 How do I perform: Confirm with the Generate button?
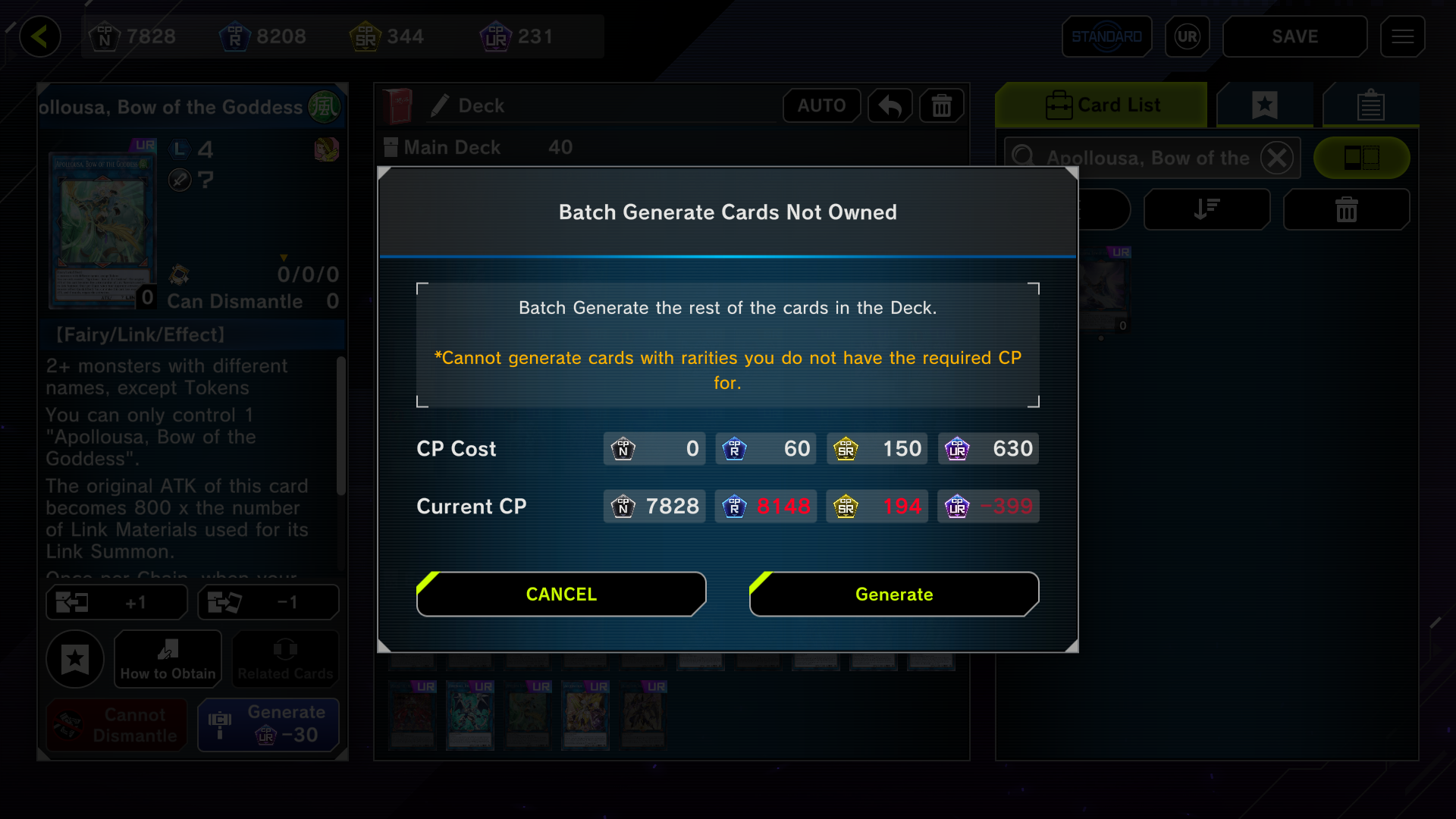(x=894, y=595)
